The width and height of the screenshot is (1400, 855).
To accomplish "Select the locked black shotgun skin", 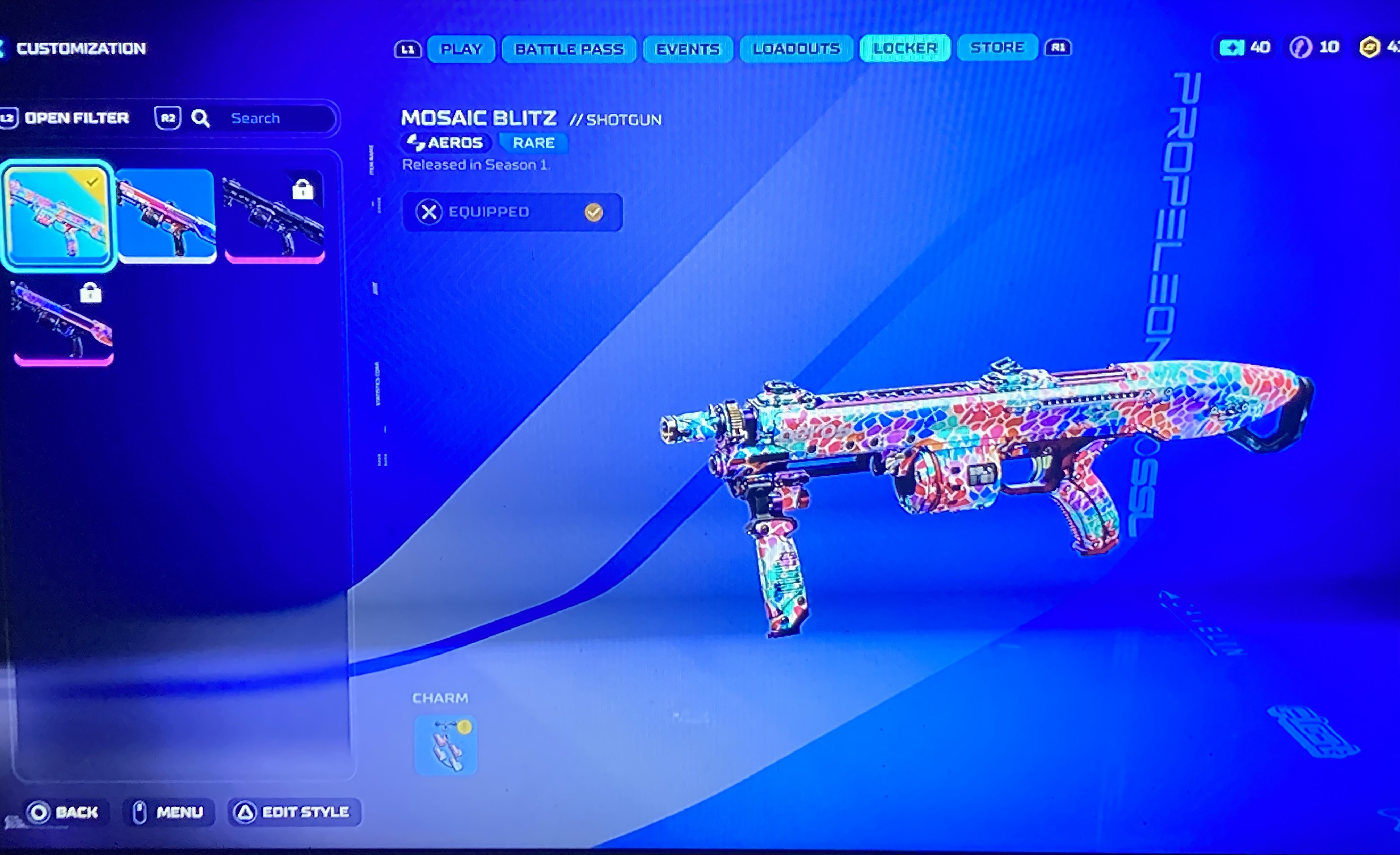I will click(274, 217).
